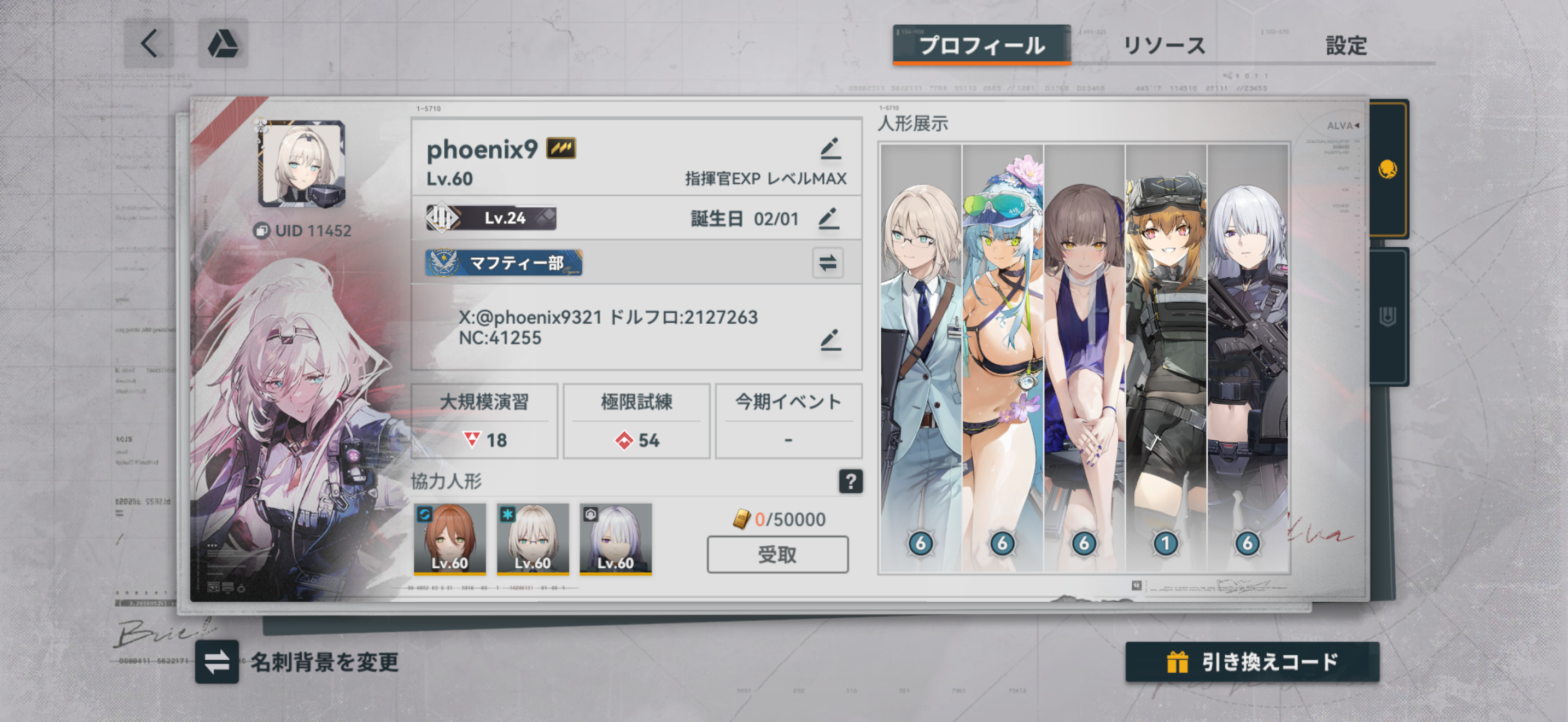Go back using the arrow button
1568x722 pixels.
tap(149, 44)
